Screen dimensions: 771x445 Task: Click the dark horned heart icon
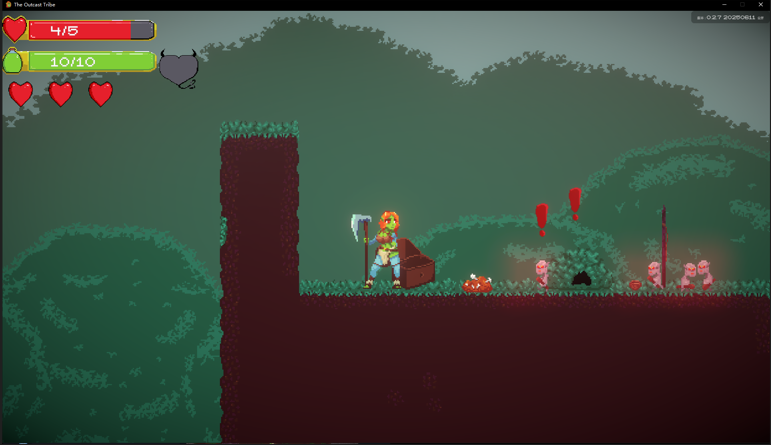179,69
